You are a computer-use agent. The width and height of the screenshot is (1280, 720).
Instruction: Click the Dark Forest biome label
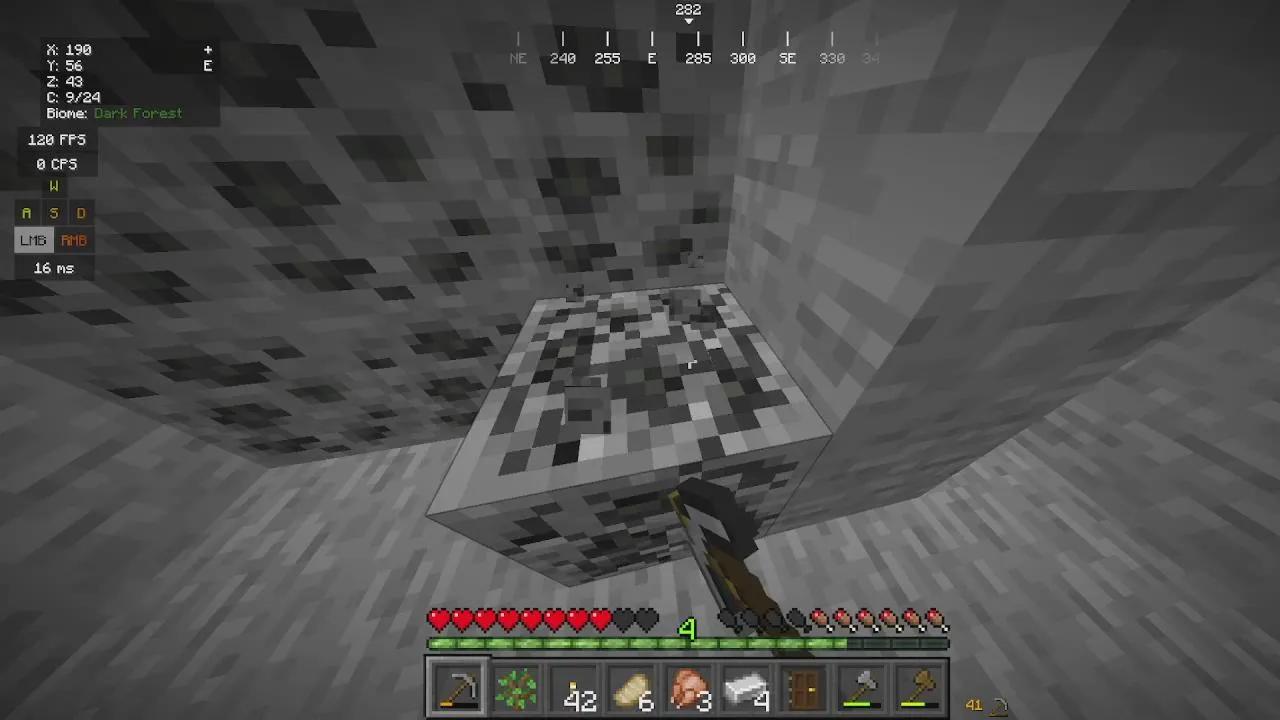click(x=138, y=113)
